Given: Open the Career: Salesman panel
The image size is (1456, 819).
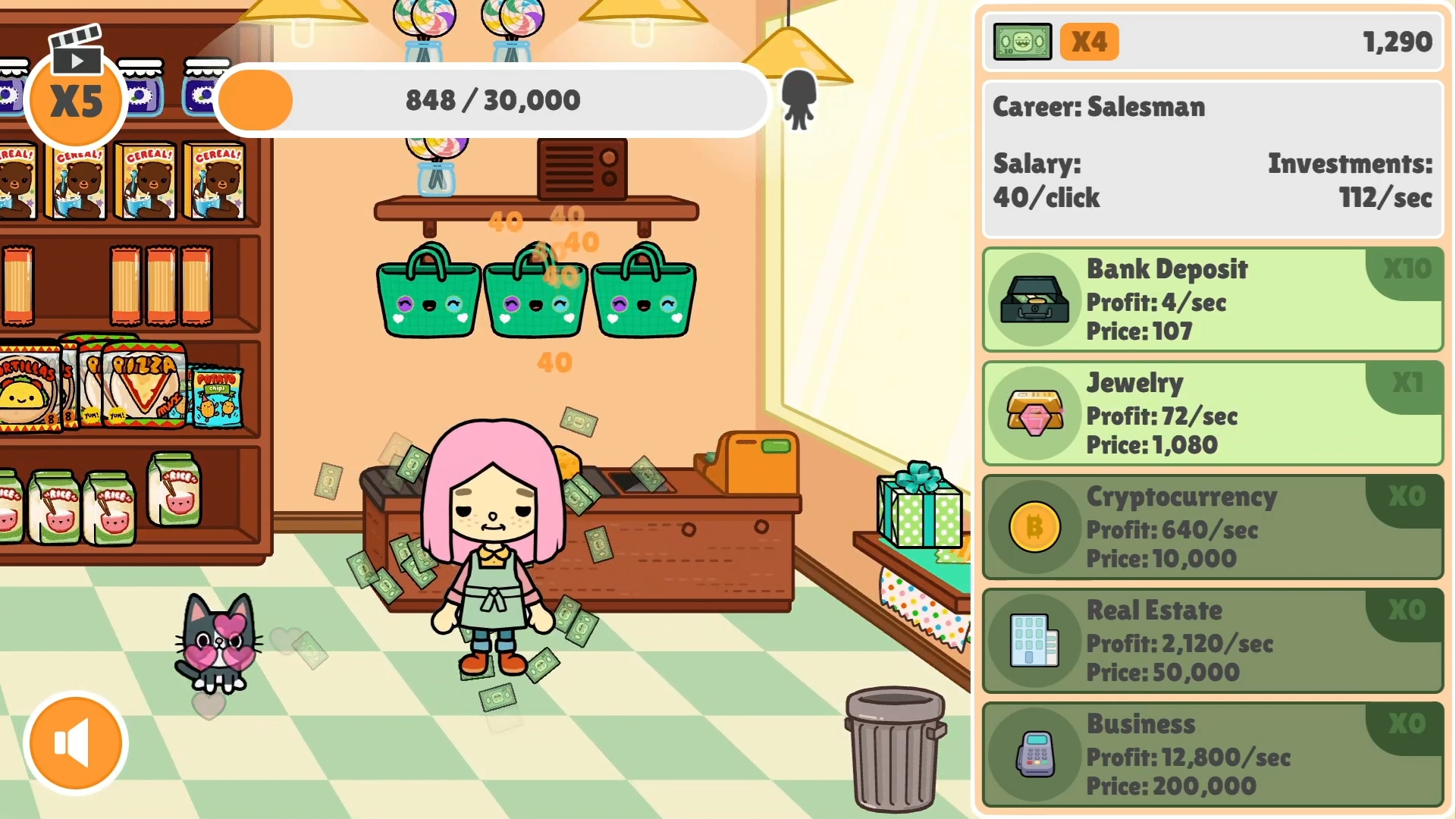Looking at the screenshot, I should (1211, 152).
